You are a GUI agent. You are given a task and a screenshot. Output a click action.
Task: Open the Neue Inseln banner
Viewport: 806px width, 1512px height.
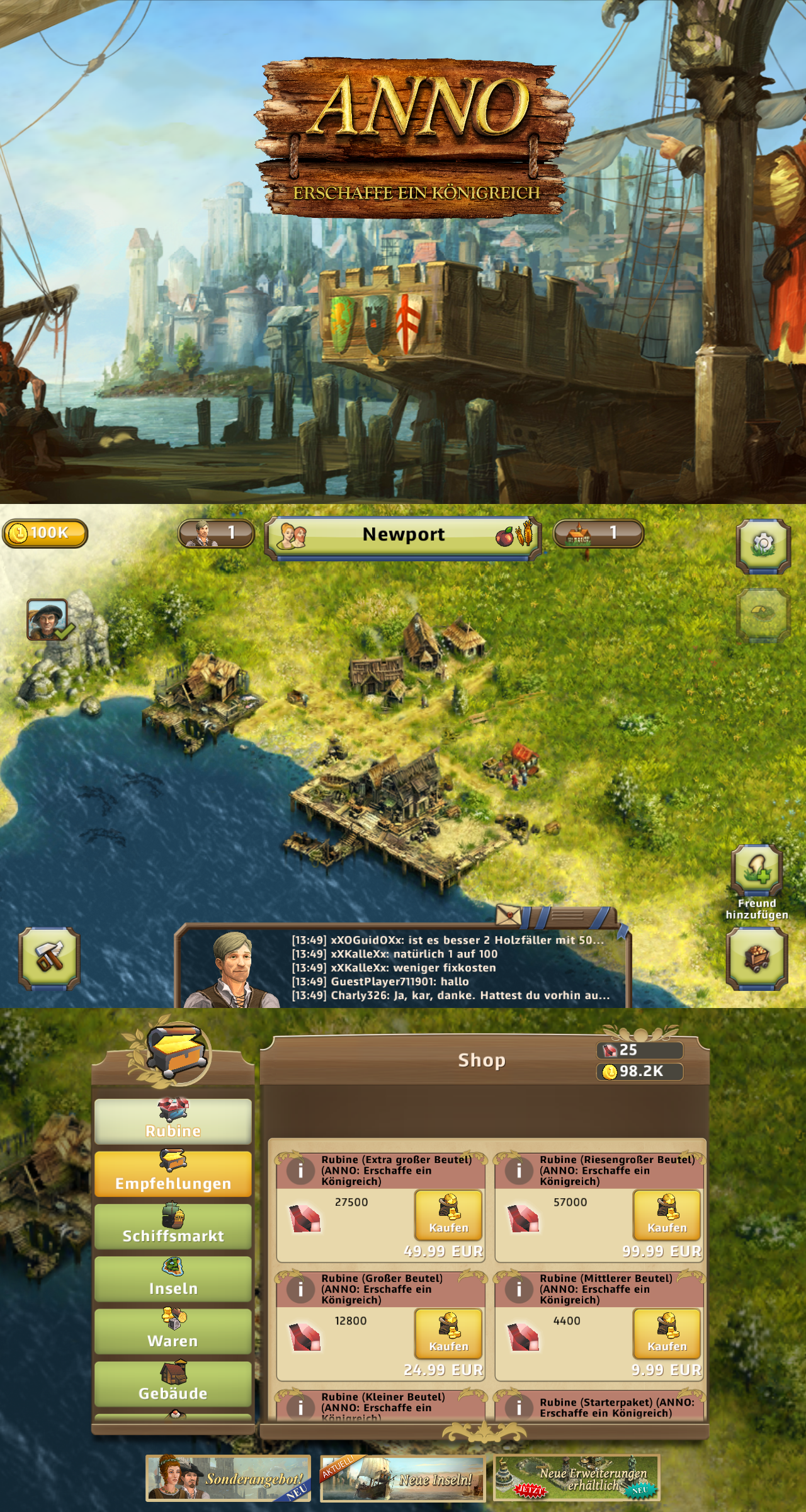[x=403, y=1478]
